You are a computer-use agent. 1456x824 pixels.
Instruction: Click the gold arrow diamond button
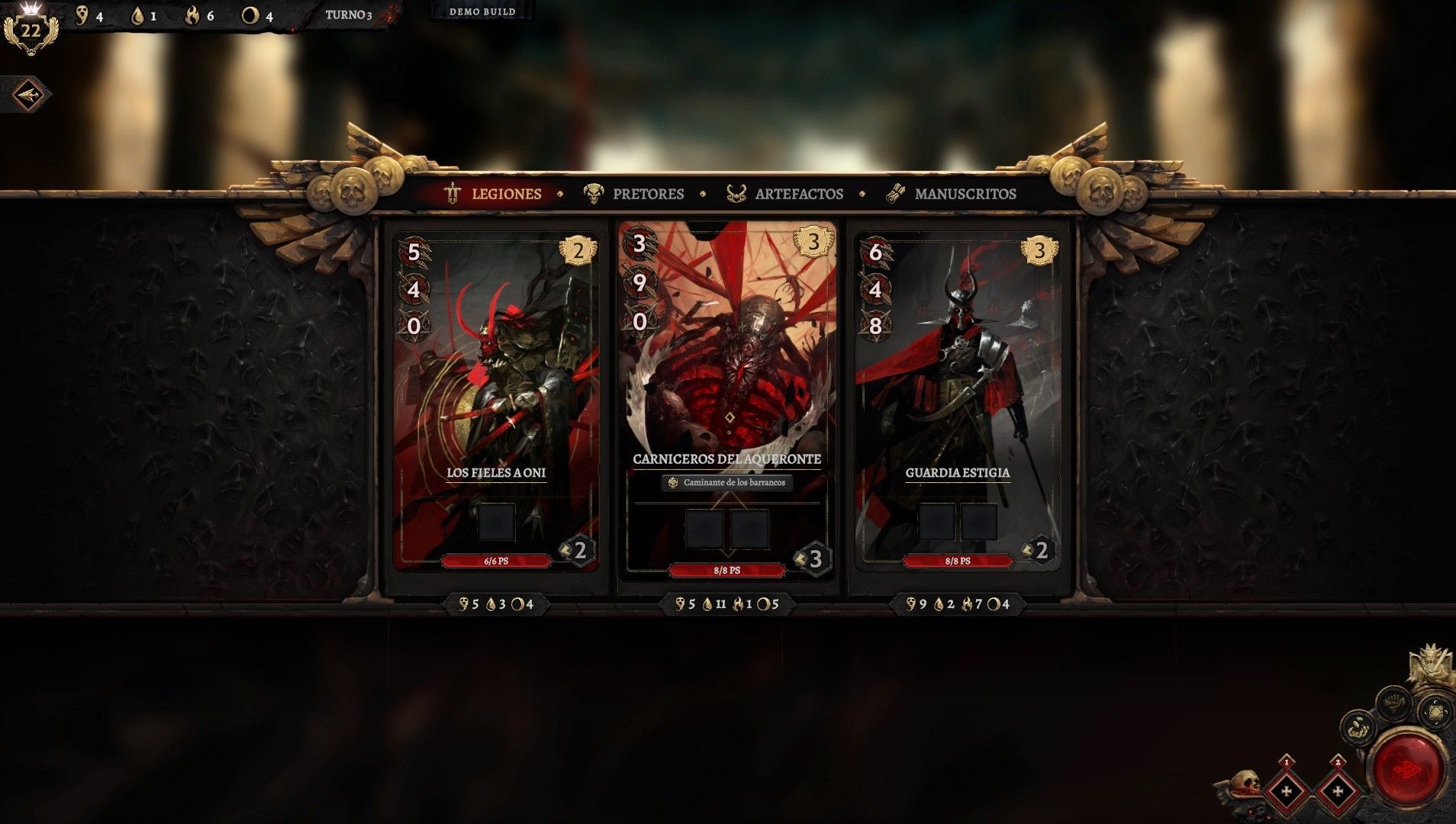(28, 95)
